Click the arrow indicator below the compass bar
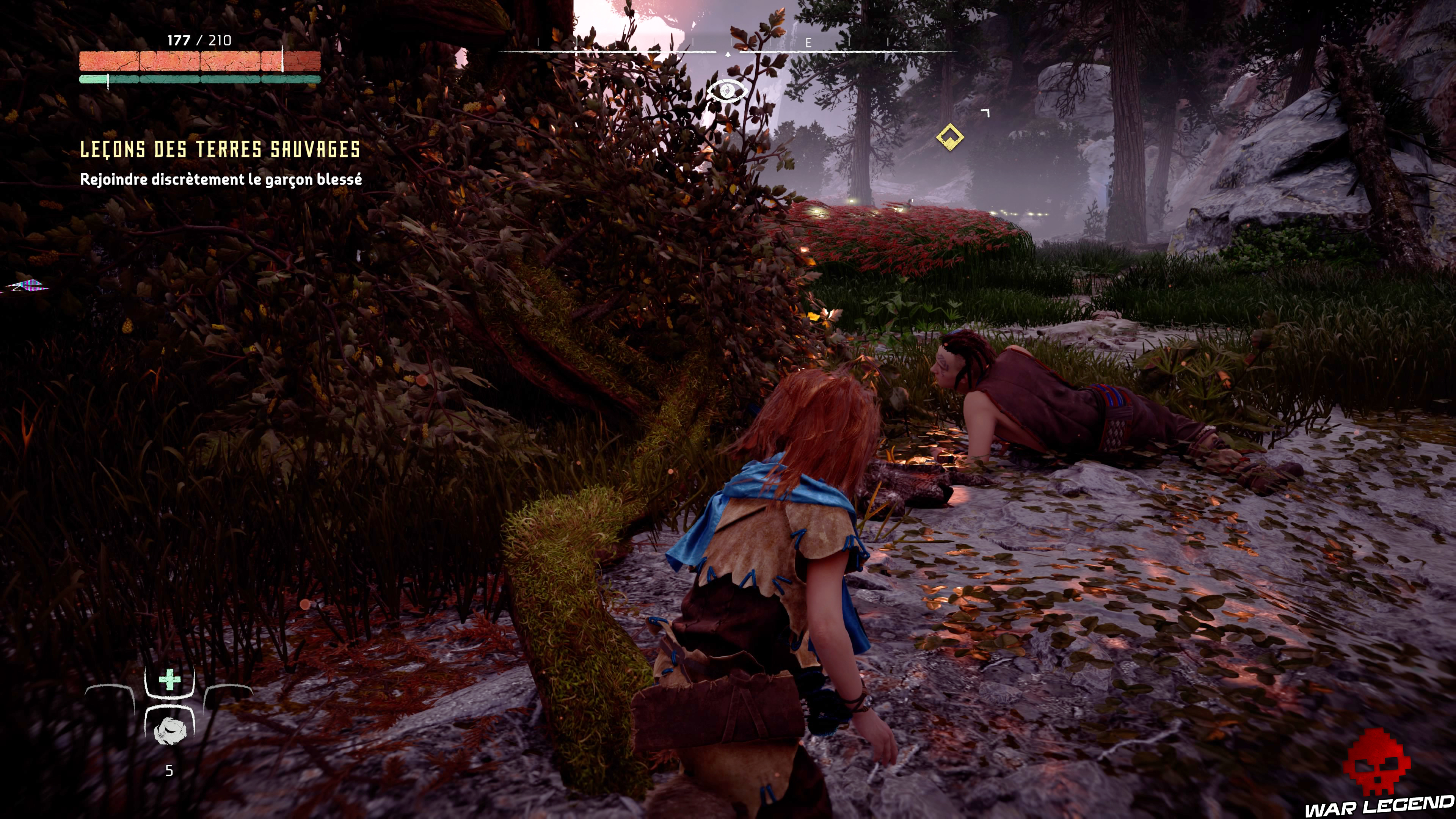Screen dimensions: 1456x819 pyautogui.click(x=728, y=54)
